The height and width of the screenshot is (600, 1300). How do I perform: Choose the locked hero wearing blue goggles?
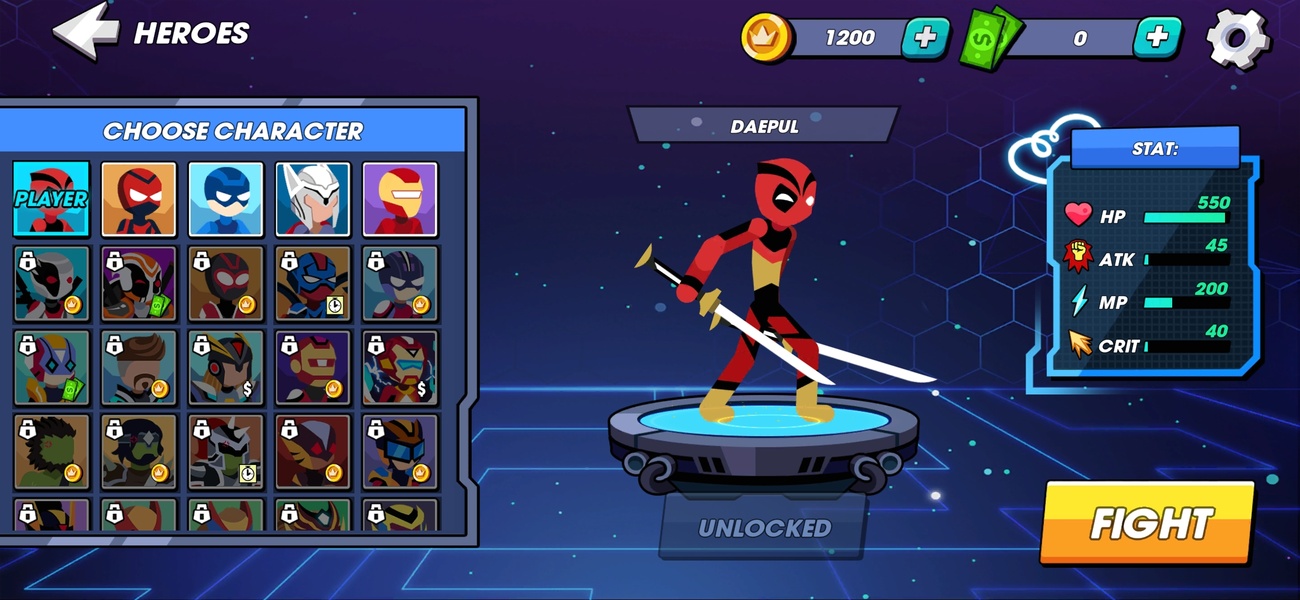pos(400,451)
